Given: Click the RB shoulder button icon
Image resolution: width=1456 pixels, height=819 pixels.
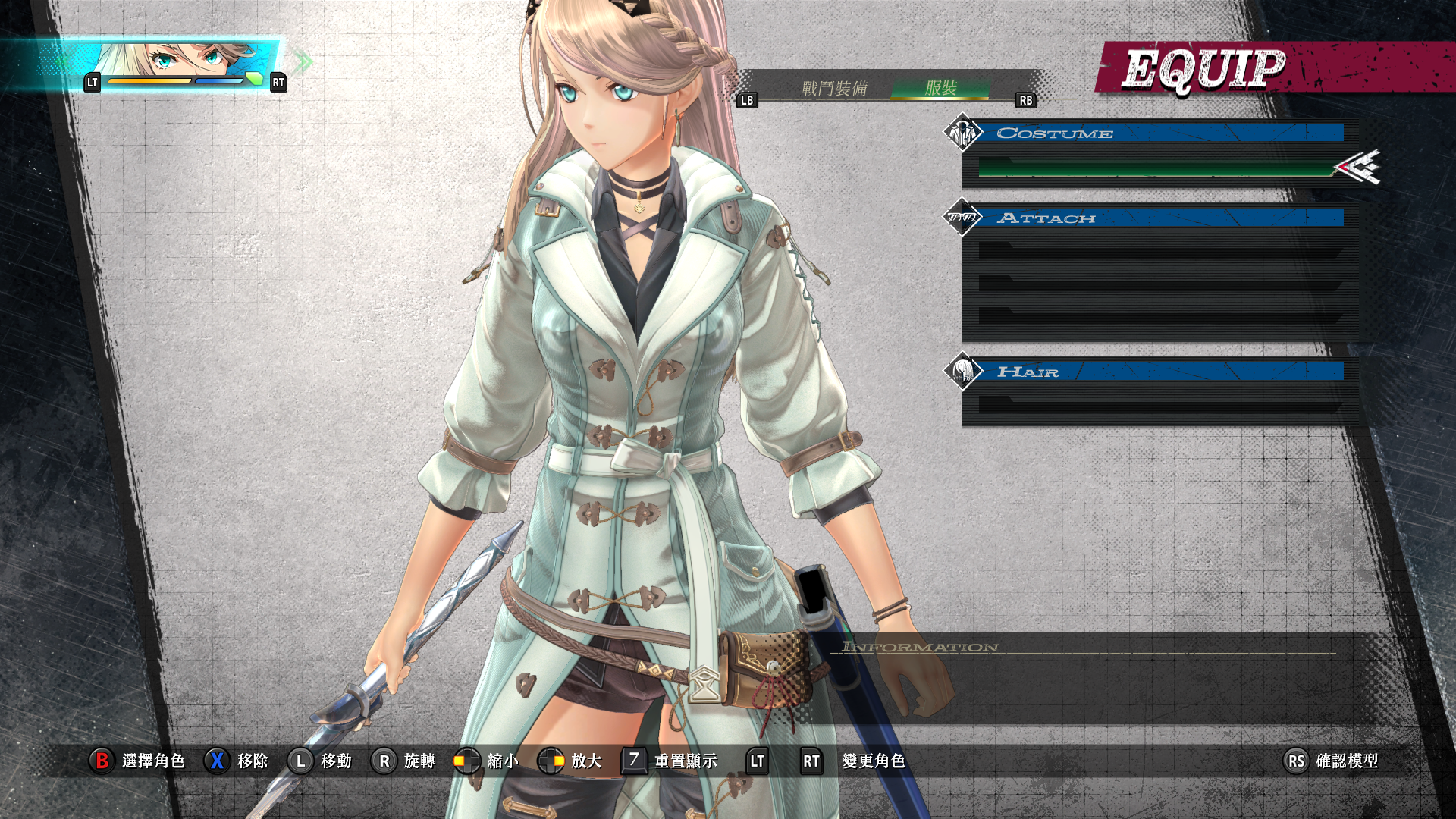Looking at the screenshot, I should [1025, 99].
